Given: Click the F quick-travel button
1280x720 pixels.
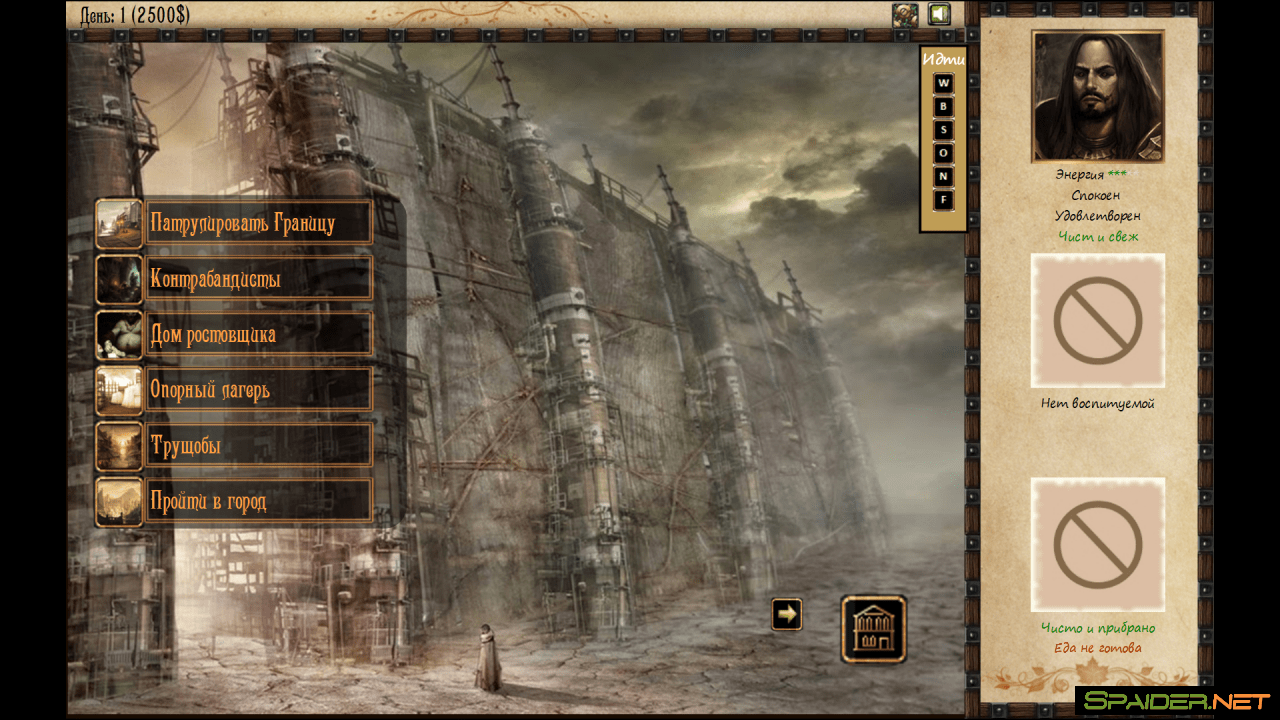Looking at the screenshot, I should click(943, 200).
